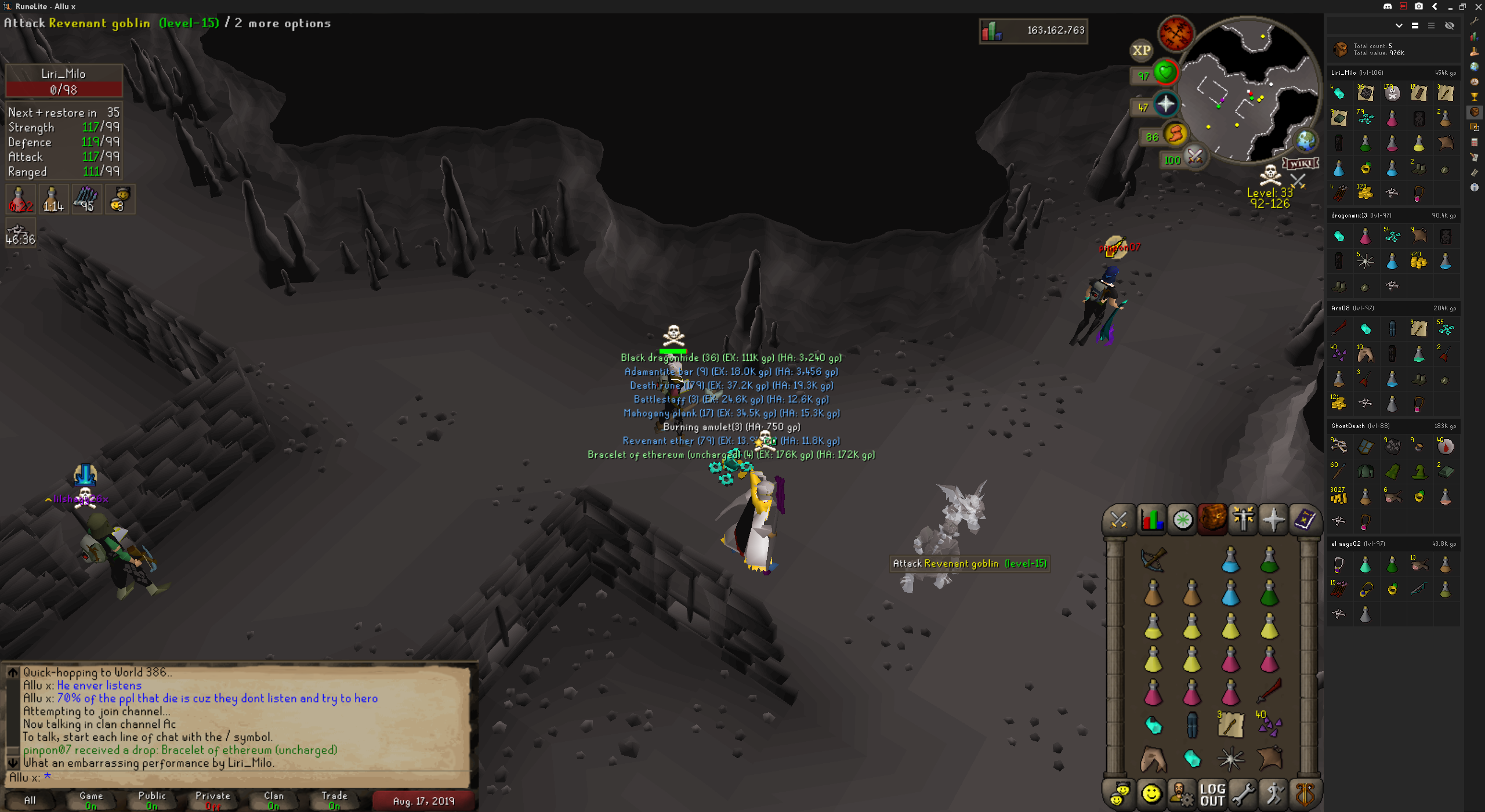Open the Prayer tab
The image size is (1485, 812).
[x=1274, y=520]
